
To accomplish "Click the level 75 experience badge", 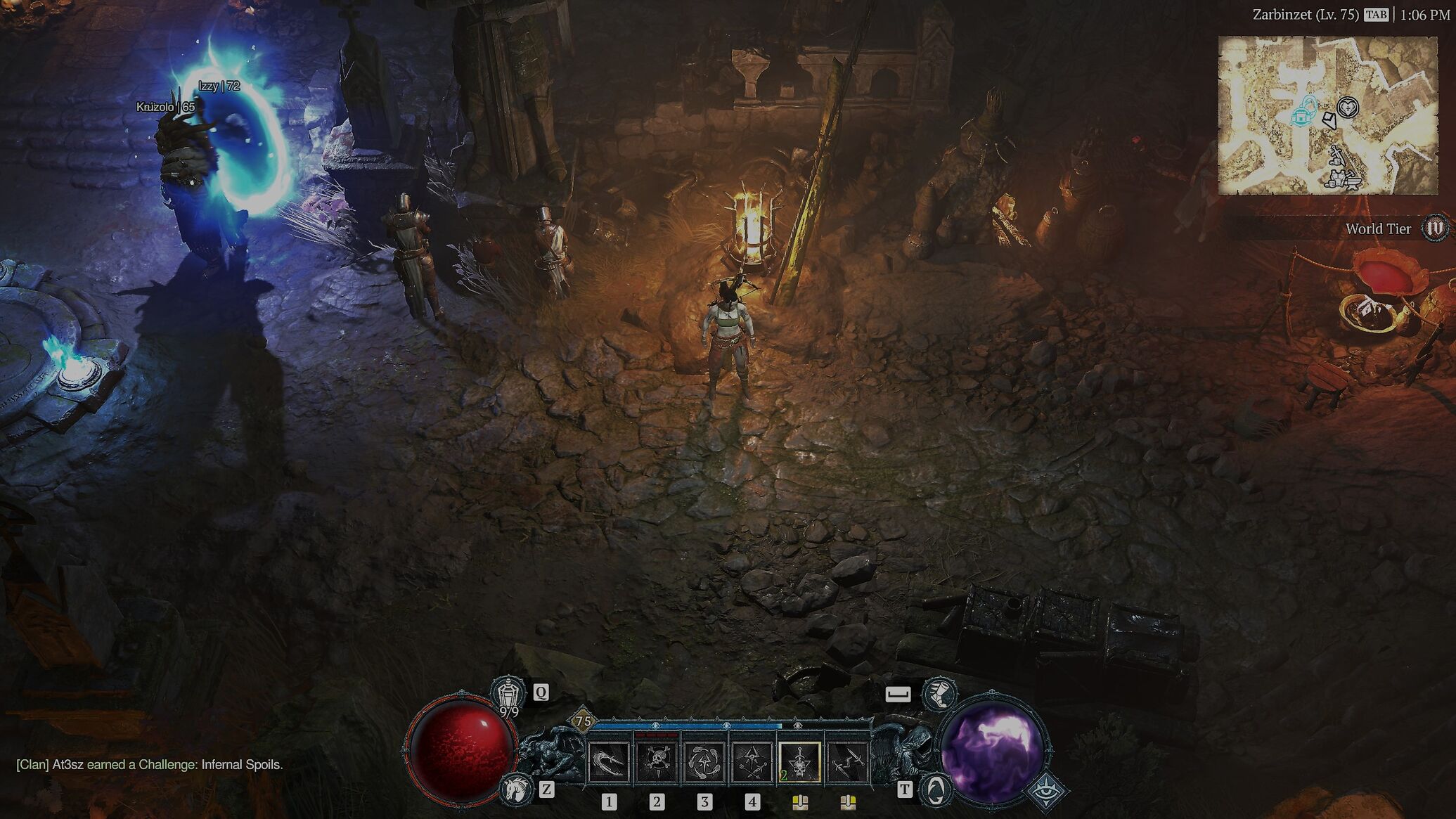I will tap(583, 721).
